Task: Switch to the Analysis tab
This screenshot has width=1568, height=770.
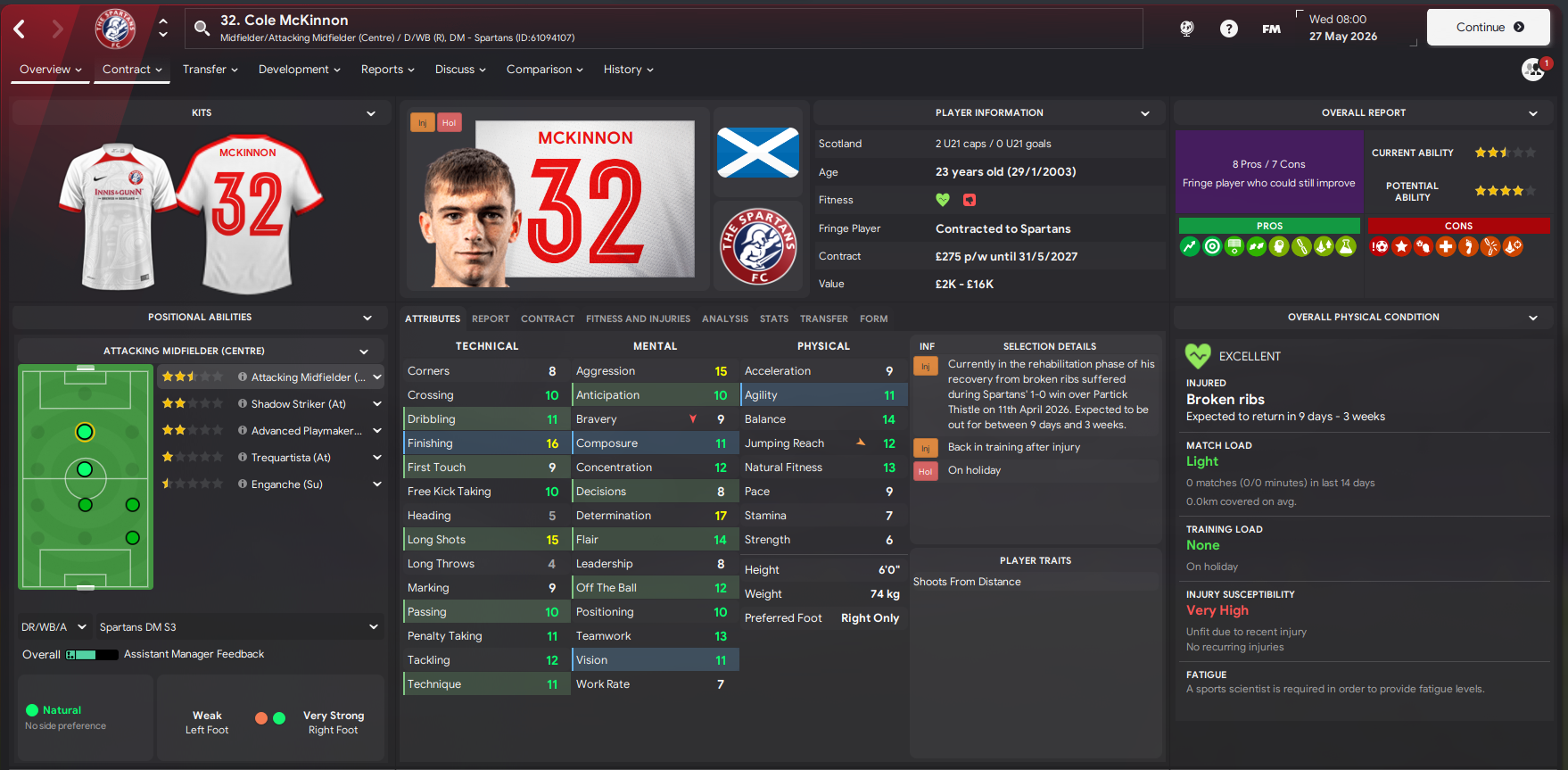Action: [x=724, y=319]
